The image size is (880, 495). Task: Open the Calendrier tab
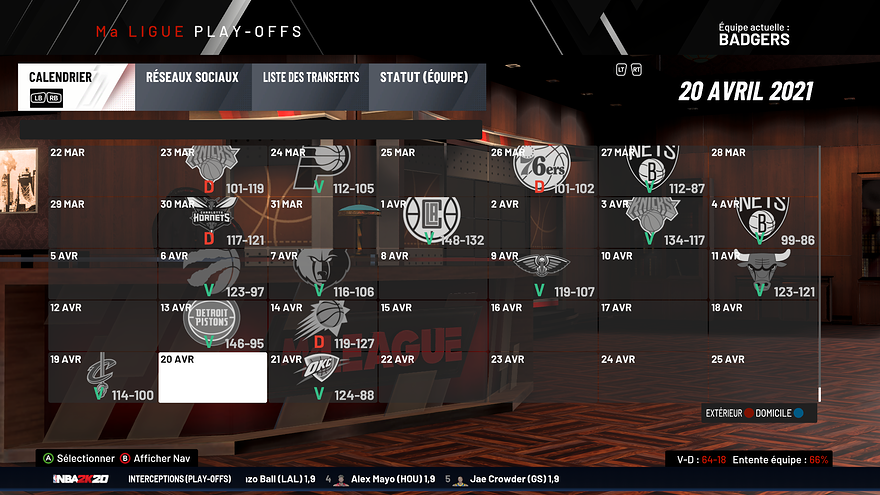coord(76,87)
